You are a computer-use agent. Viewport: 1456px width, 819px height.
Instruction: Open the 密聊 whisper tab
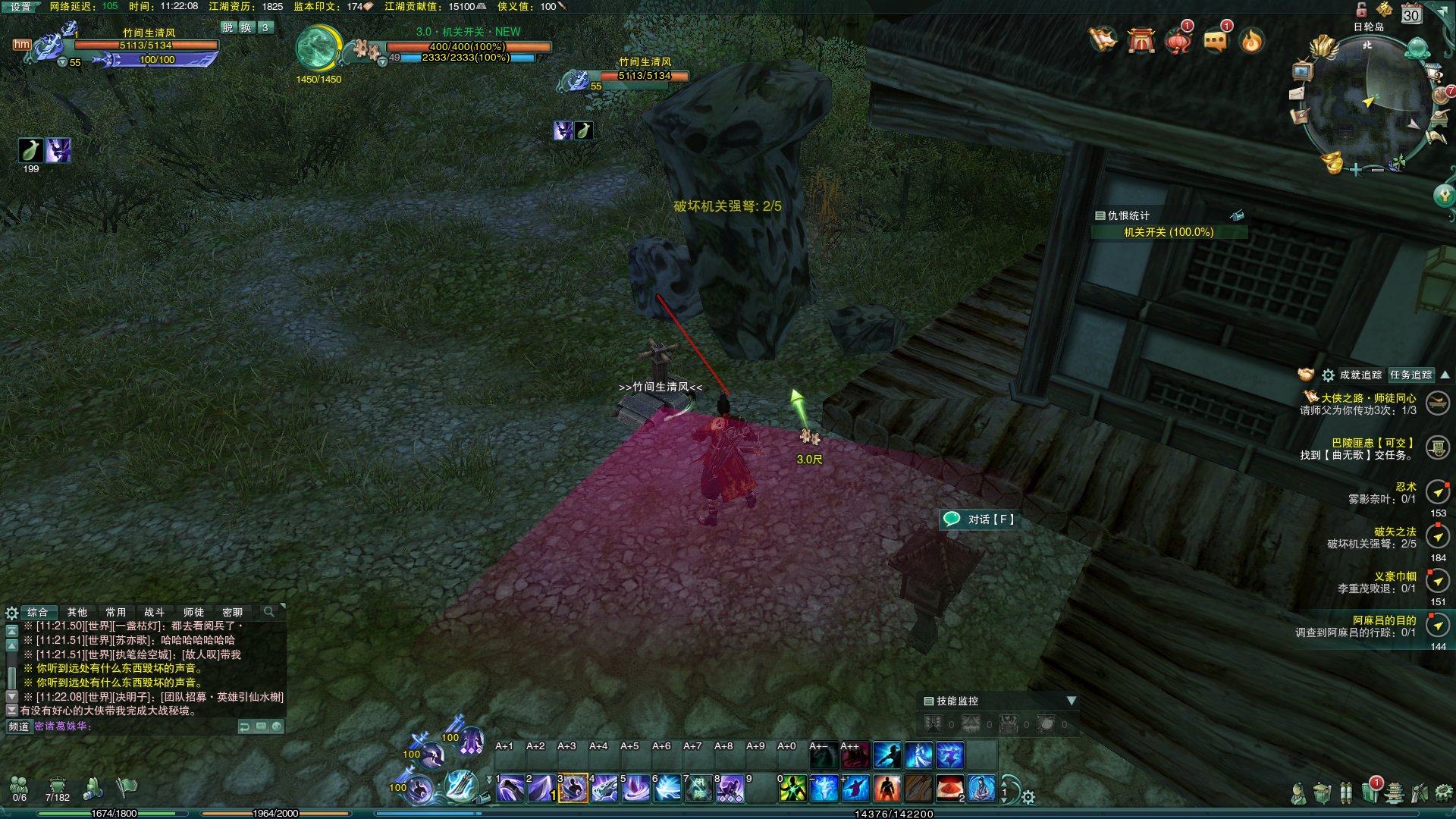(x=232, y=612)
